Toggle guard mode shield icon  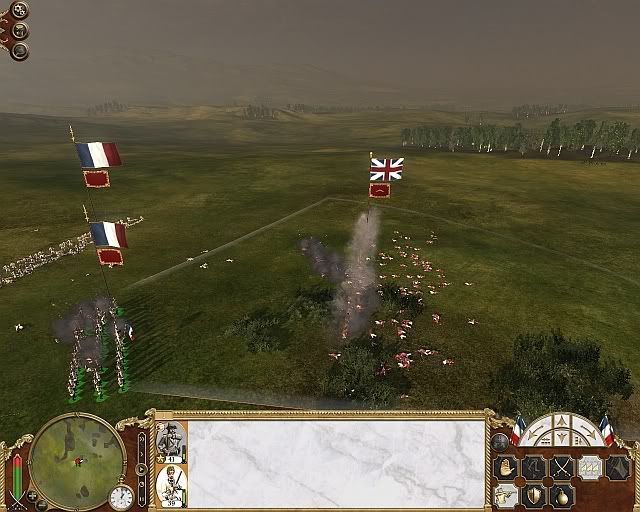click(534, 495)
